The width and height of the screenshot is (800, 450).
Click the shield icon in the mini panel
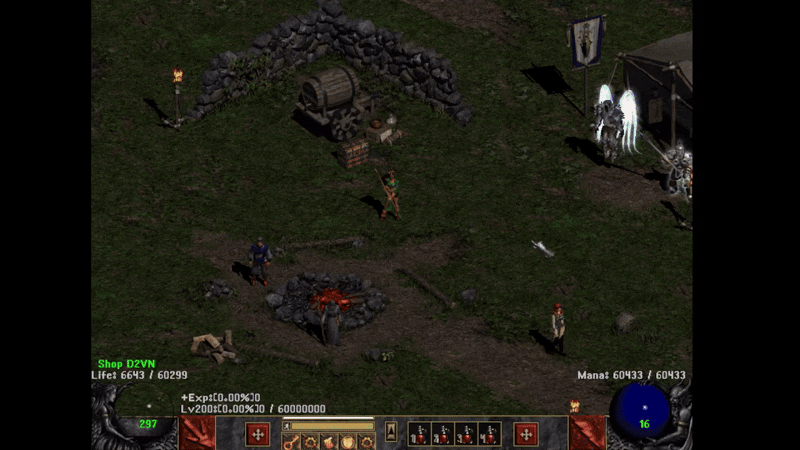coord(348,442)
